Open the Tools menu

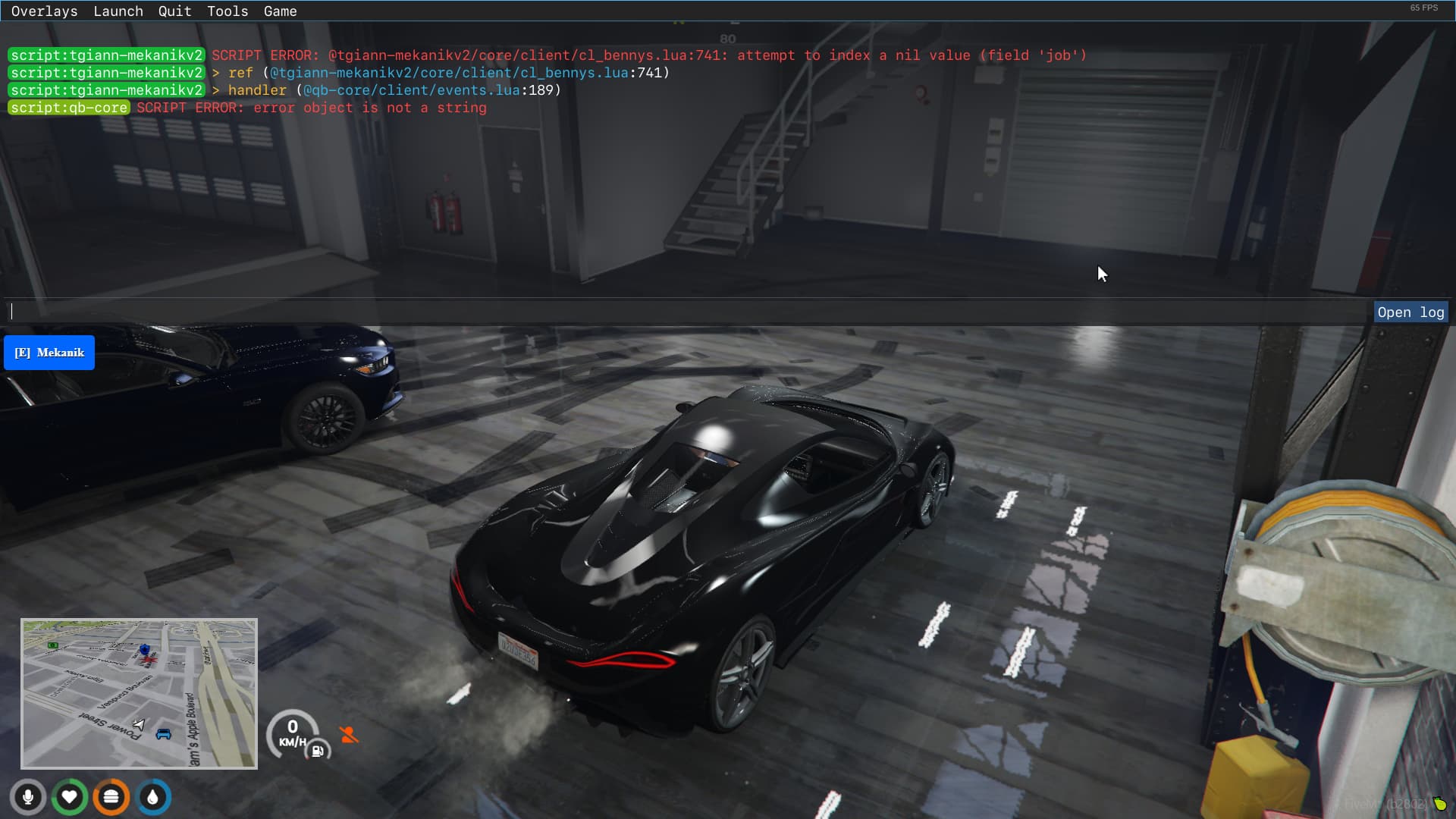click(227, 11)
